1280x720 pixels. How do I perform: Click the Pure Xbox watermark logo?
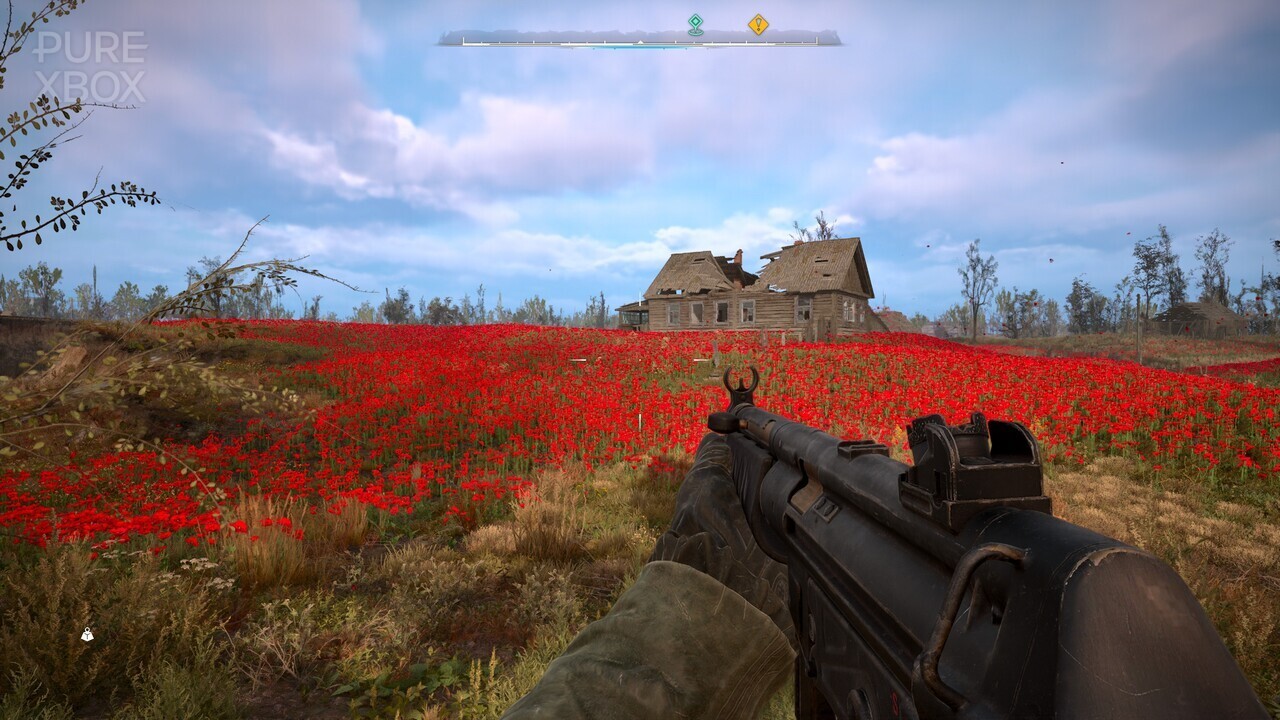coord(90,66)
